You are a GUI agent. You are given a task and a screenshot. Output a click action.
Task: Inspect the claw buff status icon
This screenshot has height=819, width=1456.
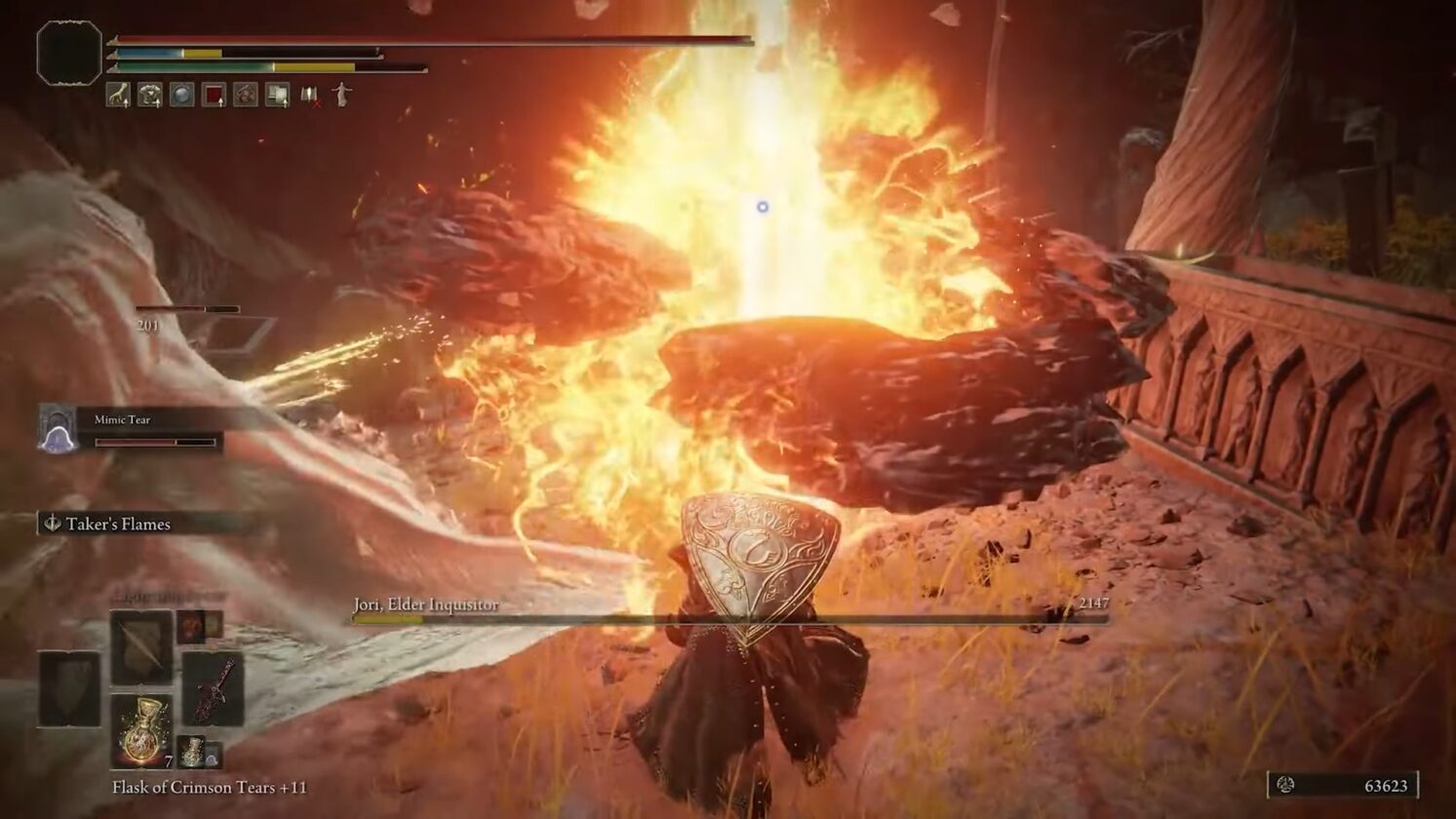[118, 95]
